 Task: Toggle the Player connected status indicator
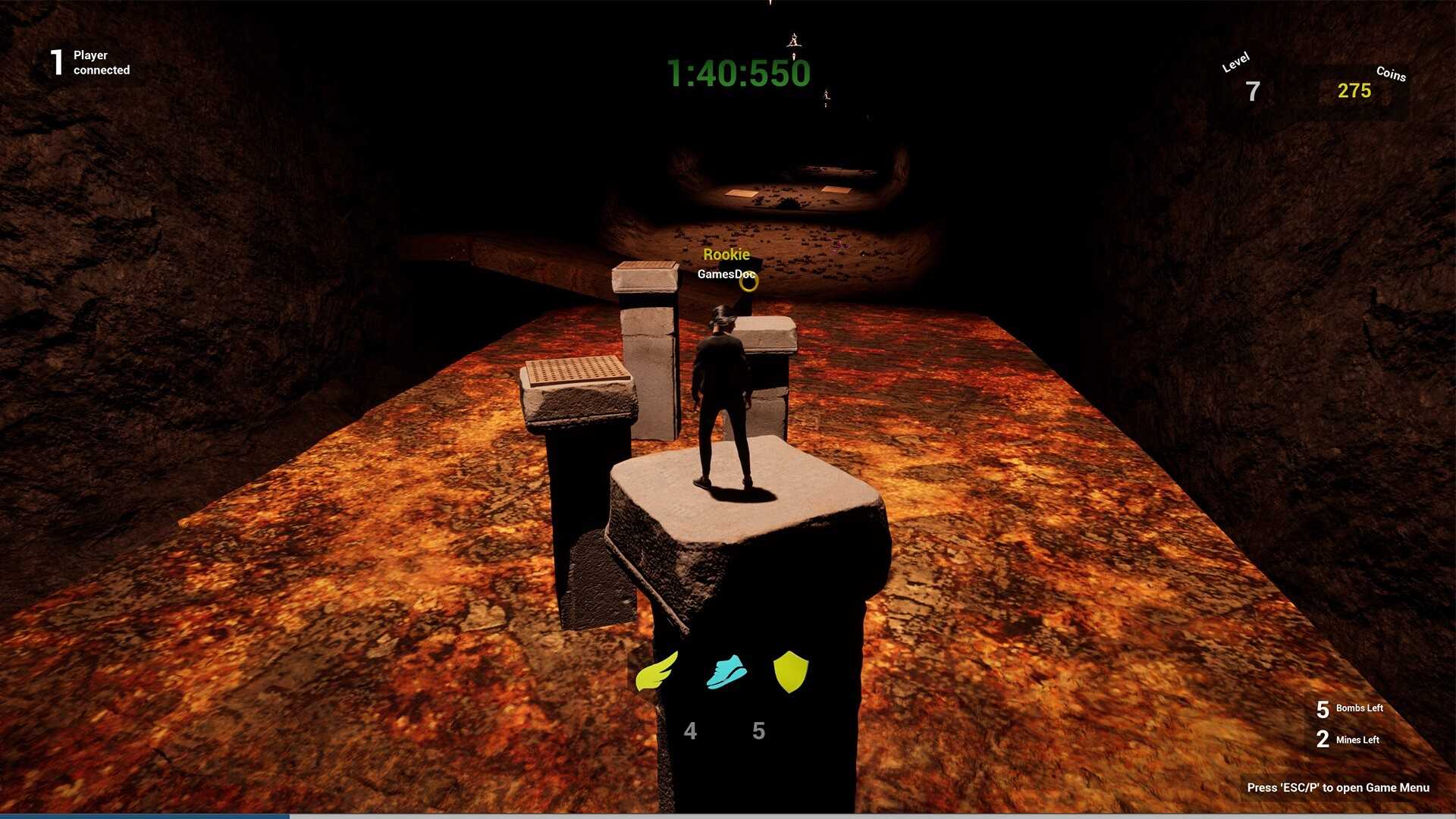[89, 62]
